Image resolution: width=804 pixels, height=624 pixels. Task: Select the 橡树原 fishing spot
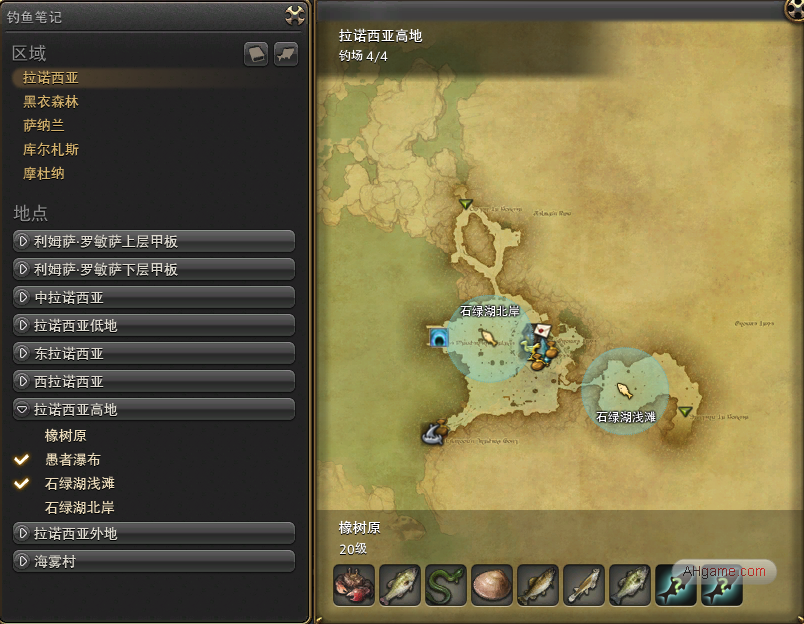[65, 436]
